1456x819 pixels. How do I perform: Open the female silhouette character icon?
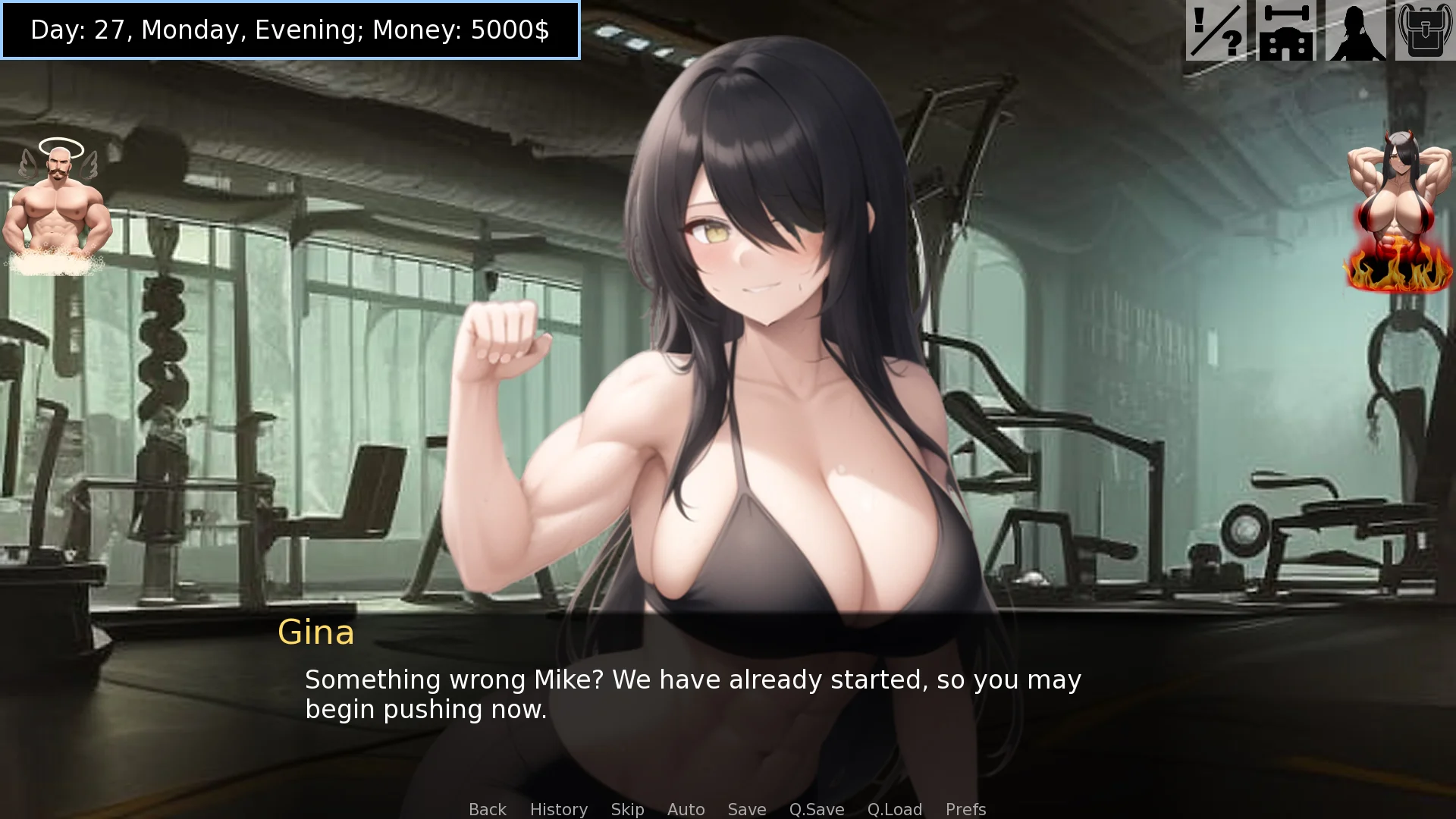tap(1355, 31)
